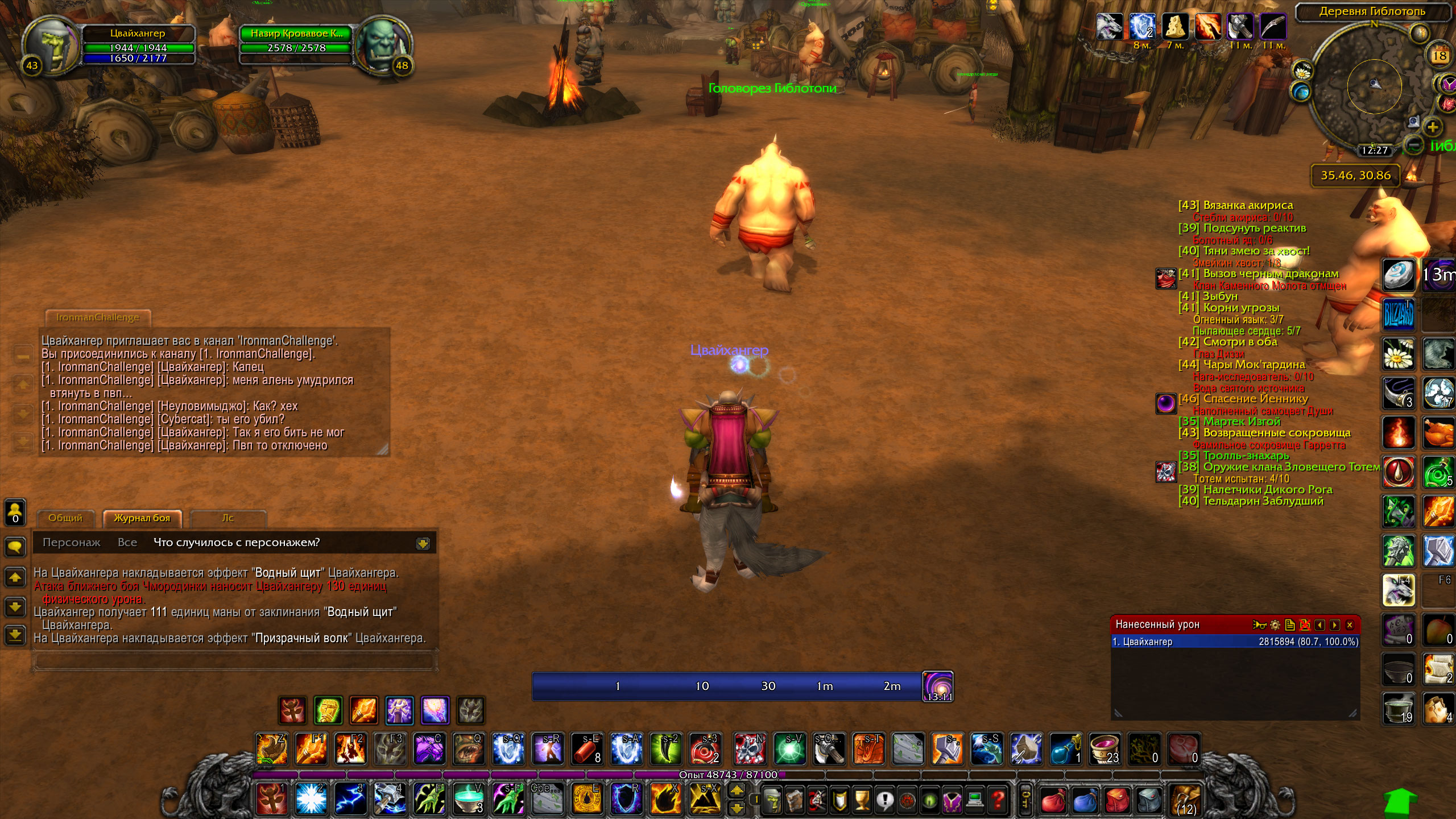Image resolution: width=1456 pixels, height=819 pixels.
Task: Switch to the Общий chat tab
Action: coord(65,518)
